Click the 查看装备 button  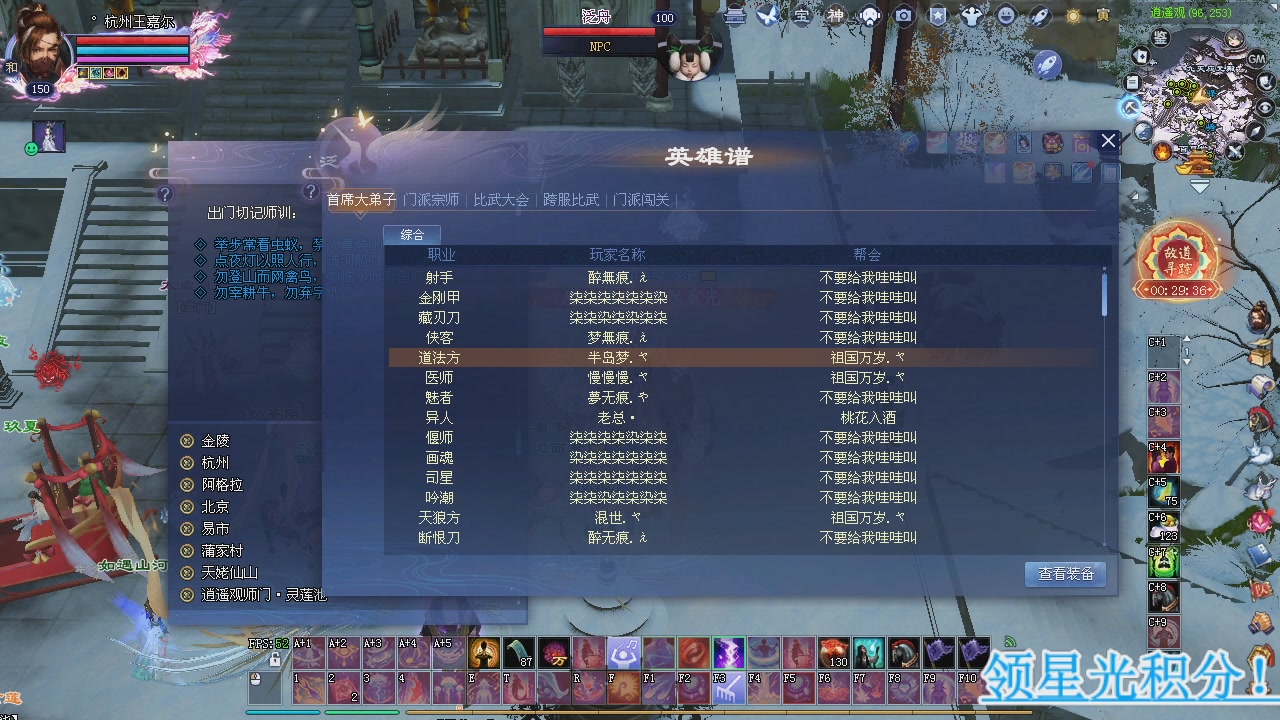click(x=1065, y=574)
